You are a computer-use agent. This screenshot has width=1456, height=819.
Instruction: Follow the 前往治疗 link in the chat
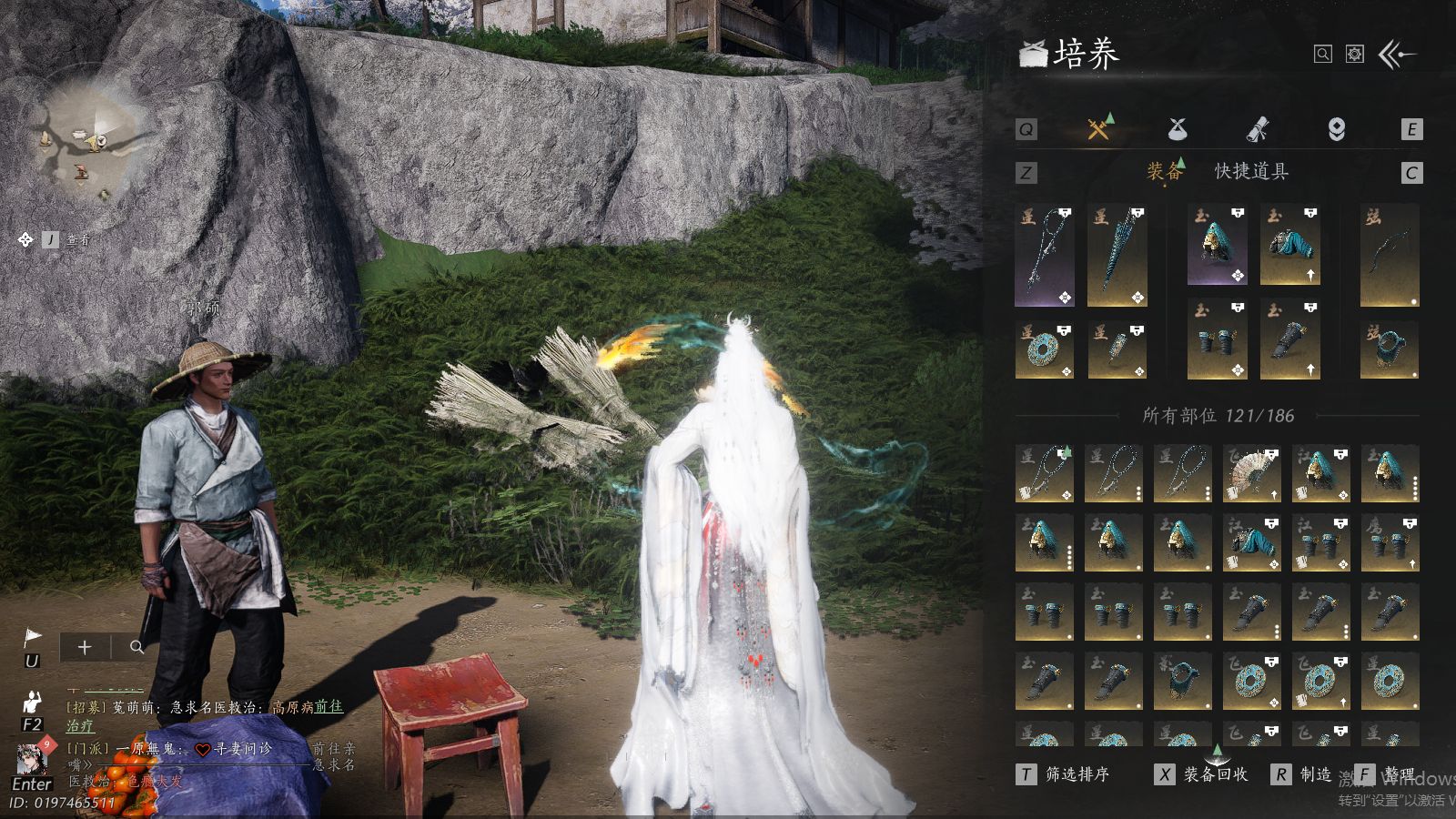tap(329, 706)
